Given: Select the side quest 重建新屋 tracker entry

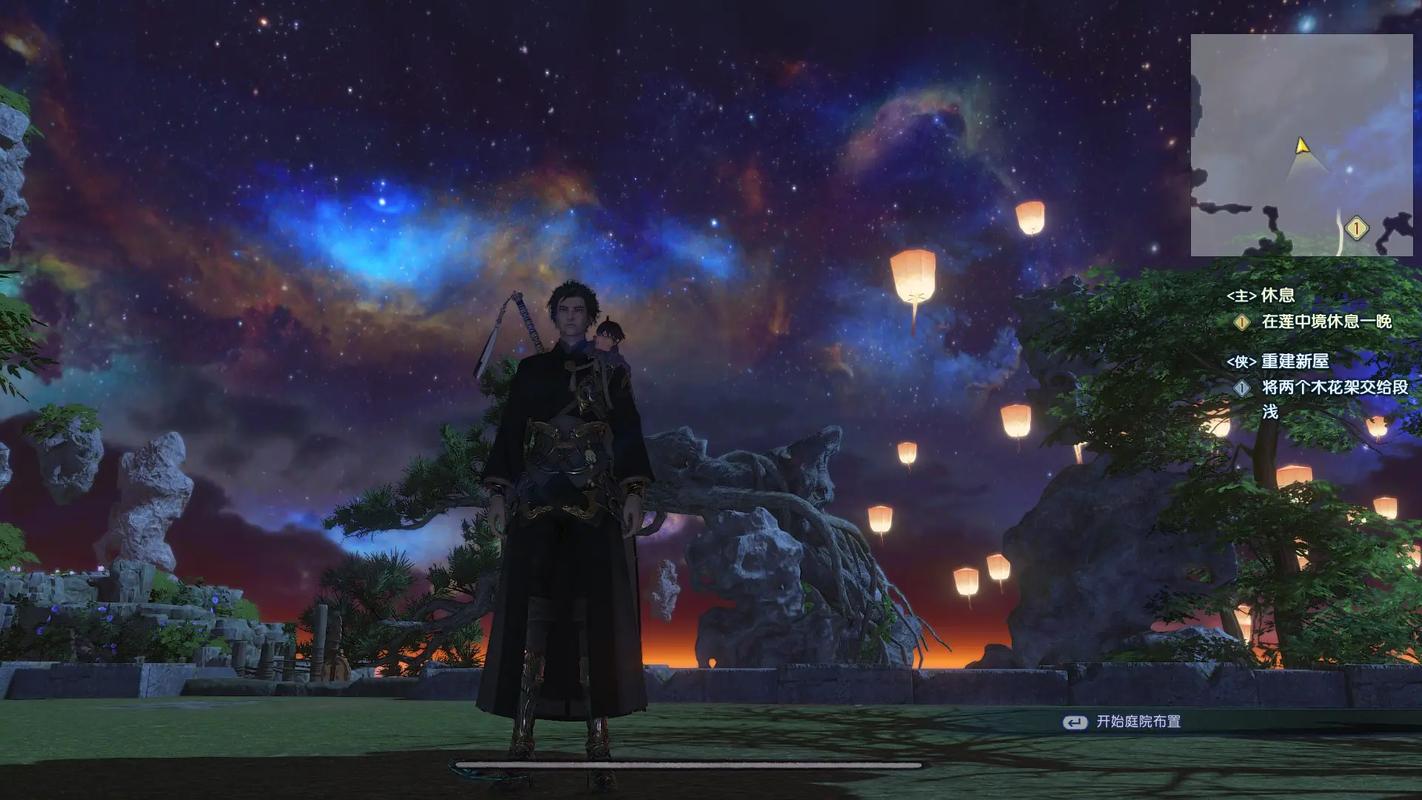Looking at the screenshot, I should pyautogui.click(x=1293, y=361).
